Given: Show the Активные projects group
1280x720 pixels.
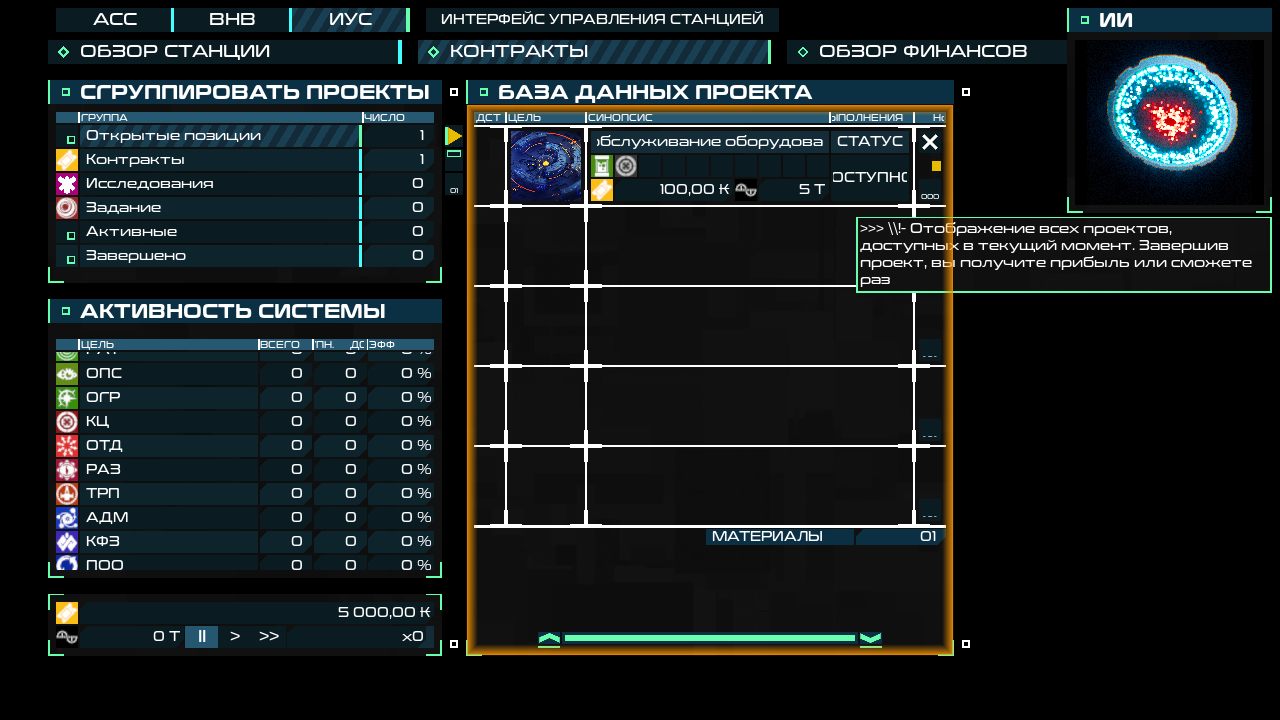Looking at the screenshot, I should tap(220, 232).
